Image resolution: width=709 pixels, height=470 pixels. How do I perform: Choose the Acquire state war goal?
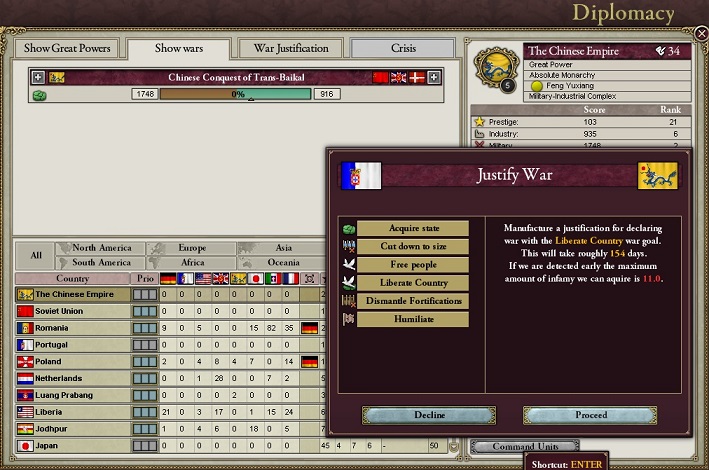(412, 228)
